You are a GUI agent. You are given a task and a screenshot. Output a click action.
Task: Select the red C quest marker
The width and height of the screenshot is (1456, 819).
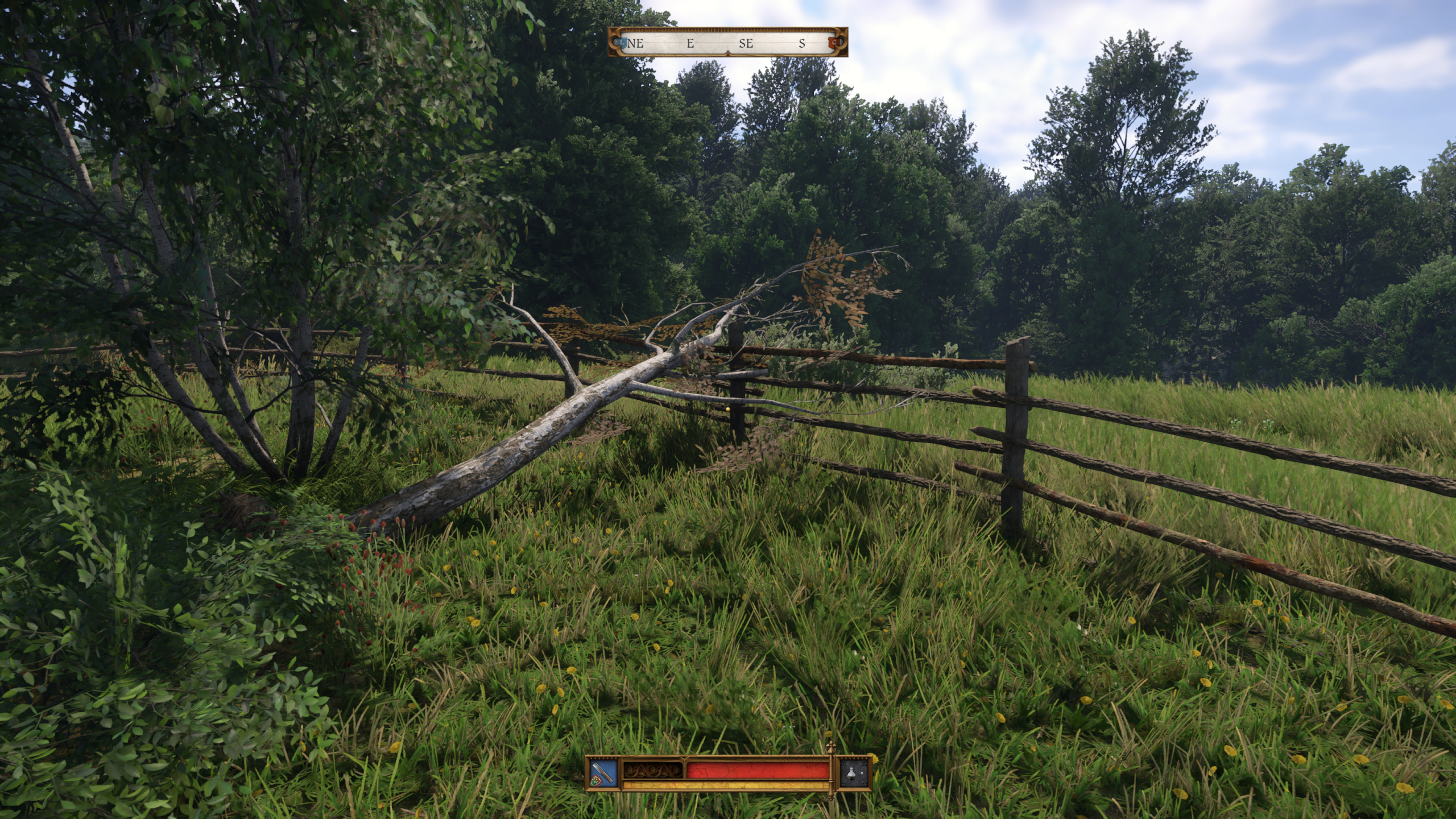834,42
